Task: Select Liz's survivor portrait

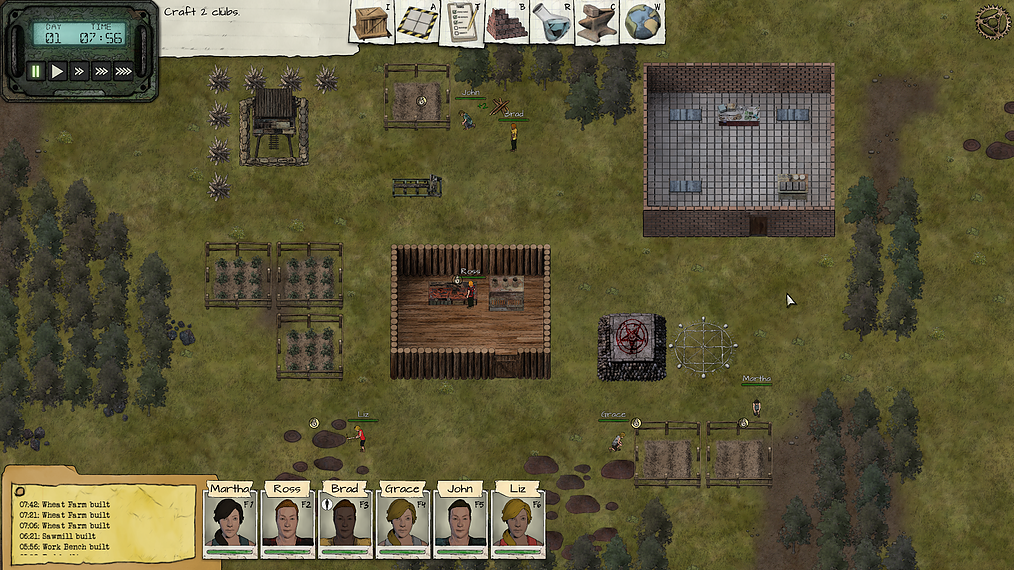Action: (517, 521)
